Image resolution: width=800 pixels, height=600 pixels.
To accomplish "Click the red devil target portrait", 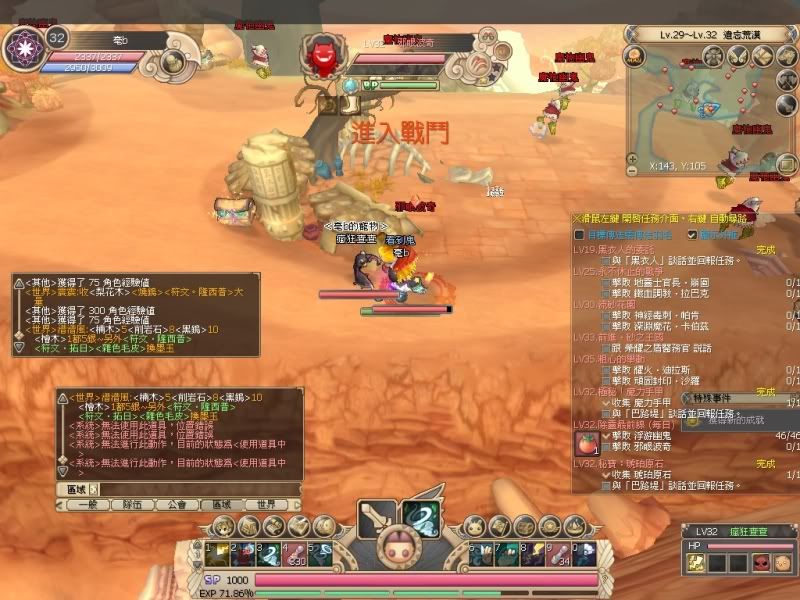I will point(323,52).
